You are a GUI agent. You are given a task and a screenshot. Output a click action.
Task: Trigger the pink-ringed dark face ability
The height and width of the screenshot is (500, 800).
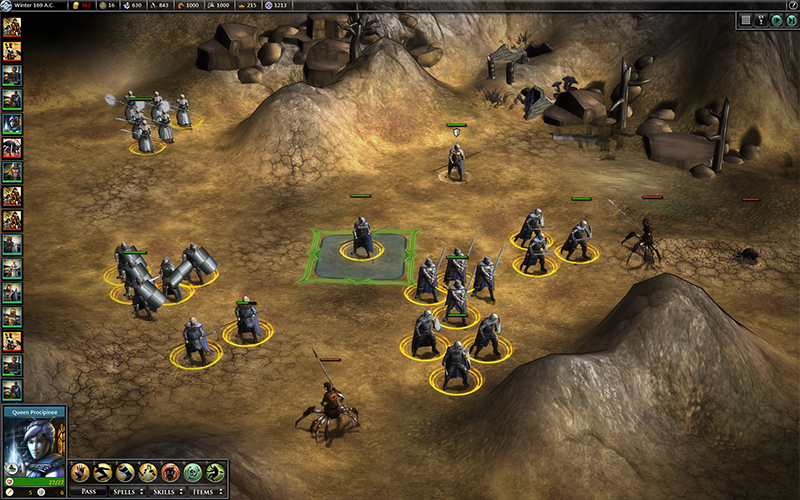point(170,472)
